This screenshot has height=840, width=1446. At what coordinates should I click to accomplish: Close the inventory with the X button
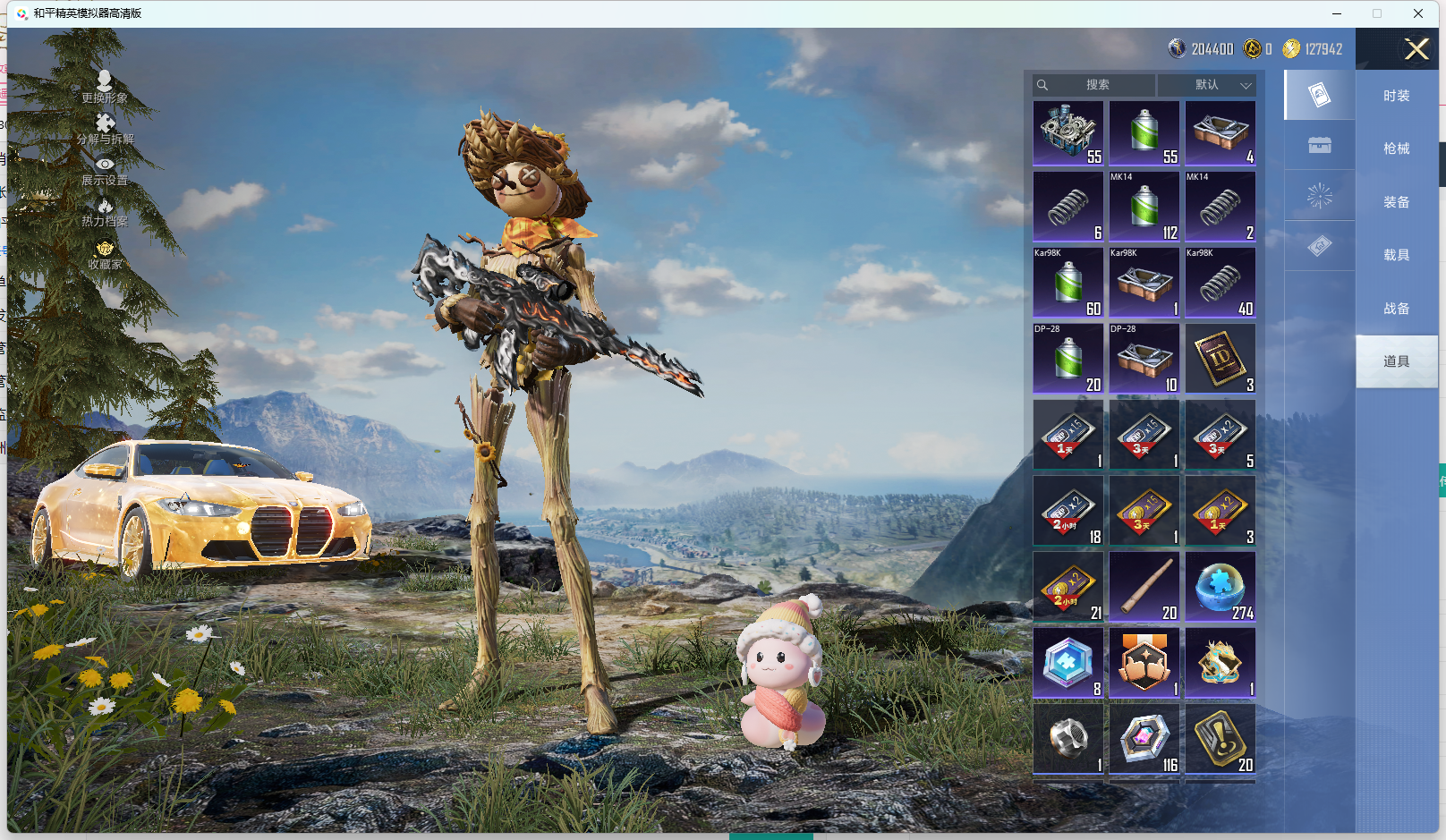[x=1416, y=49]
